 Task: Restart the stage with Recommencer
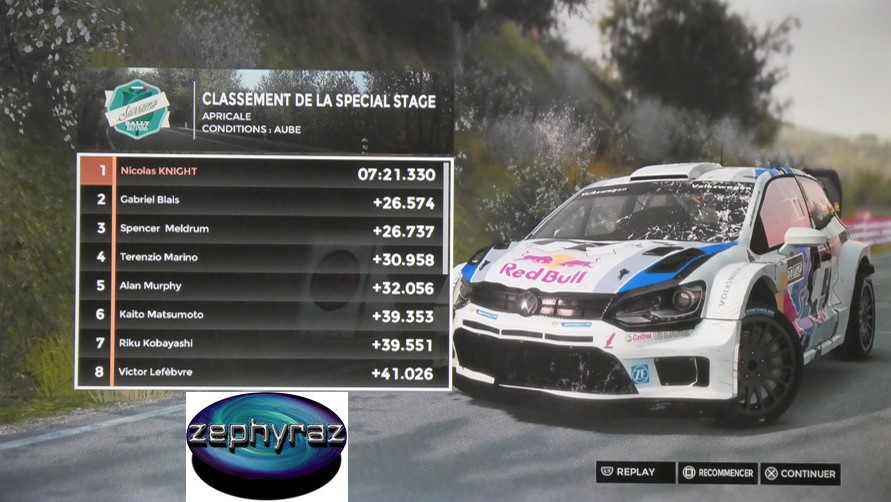[x=717, y=473]
